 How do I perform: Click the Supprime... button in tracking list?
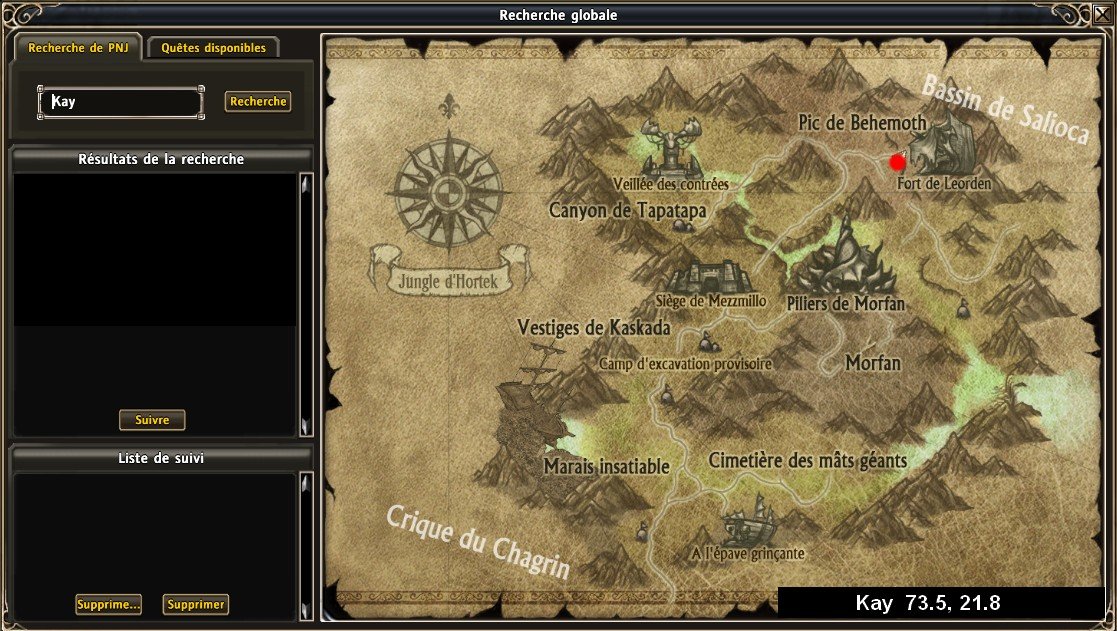(x=108, y=604)
